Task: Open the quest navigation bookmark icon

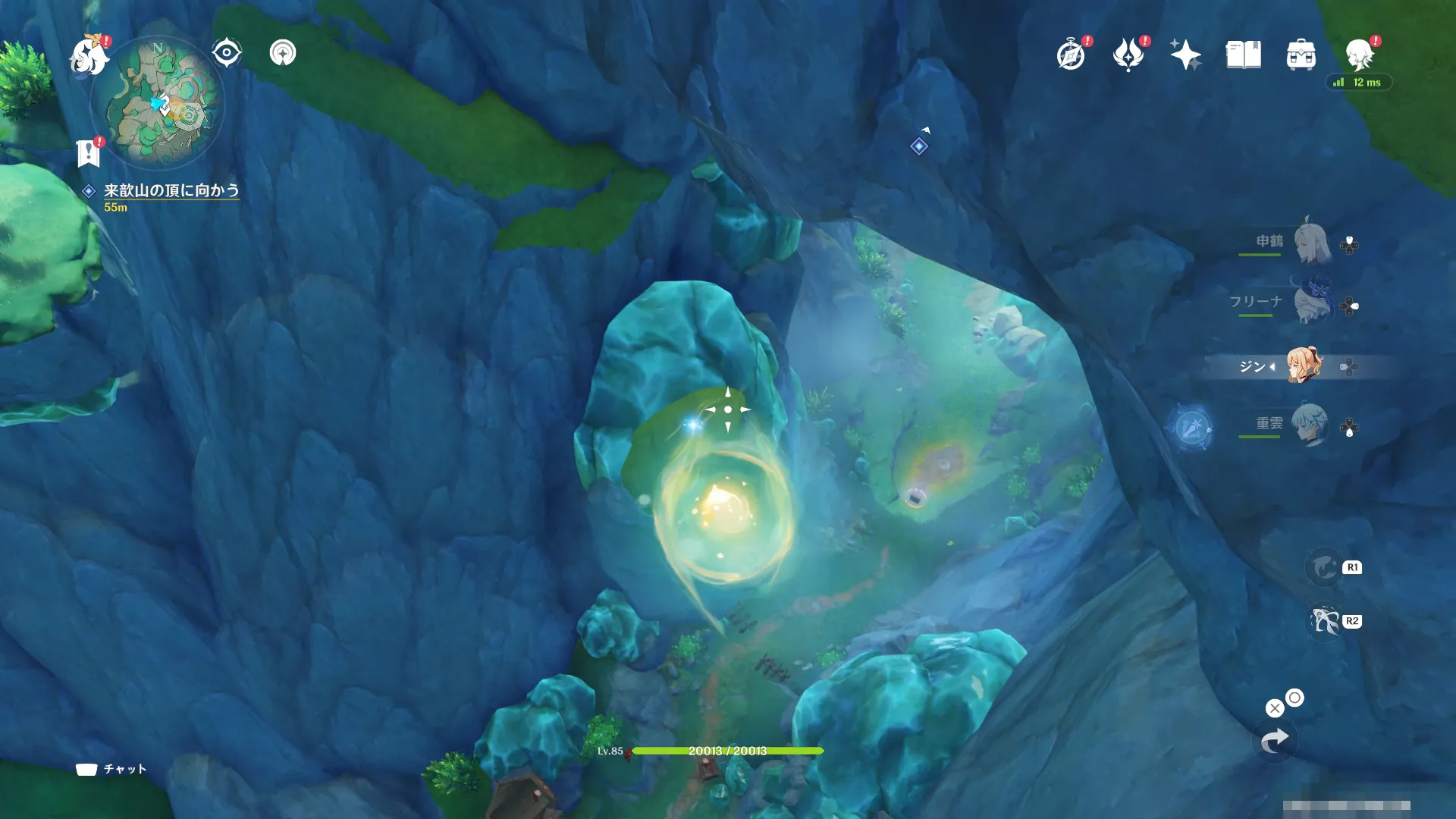Action: [x=89, y=153]
